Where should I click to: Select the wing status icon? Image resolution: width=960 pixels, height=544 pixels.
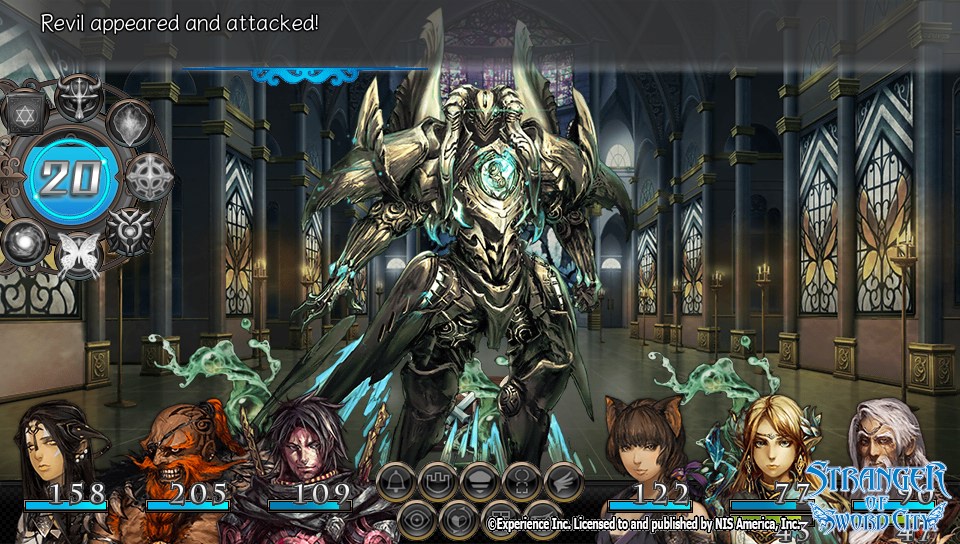point(564,482)
